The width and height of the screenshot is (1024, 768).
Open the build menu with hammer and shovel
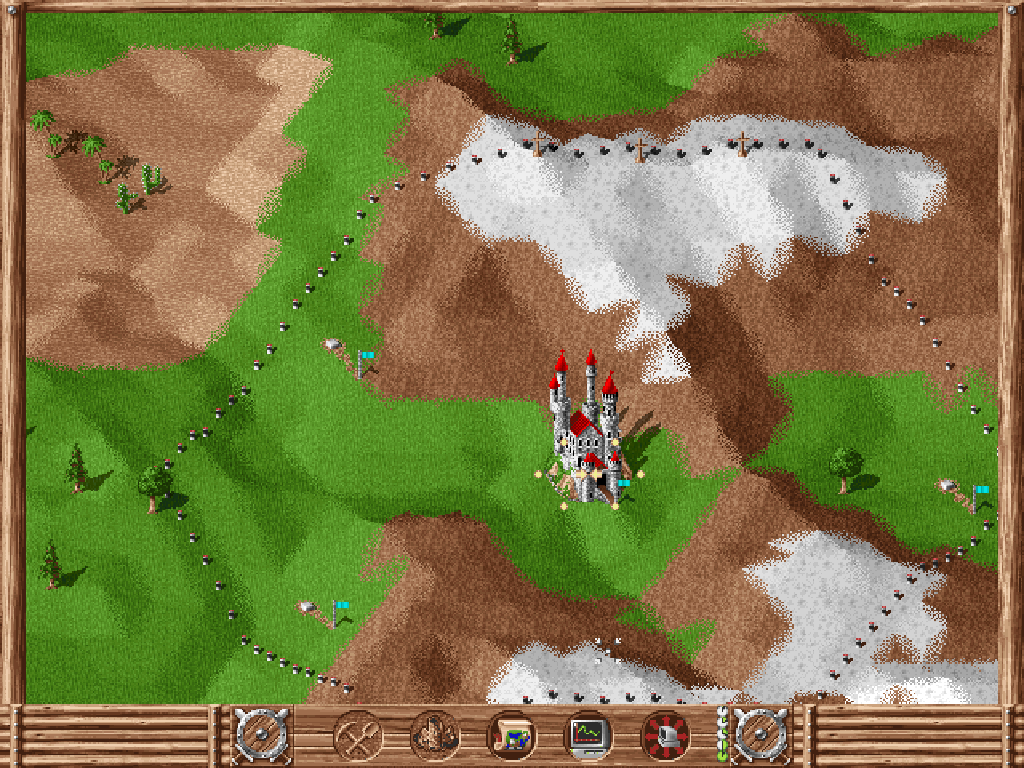click(357, 736)
